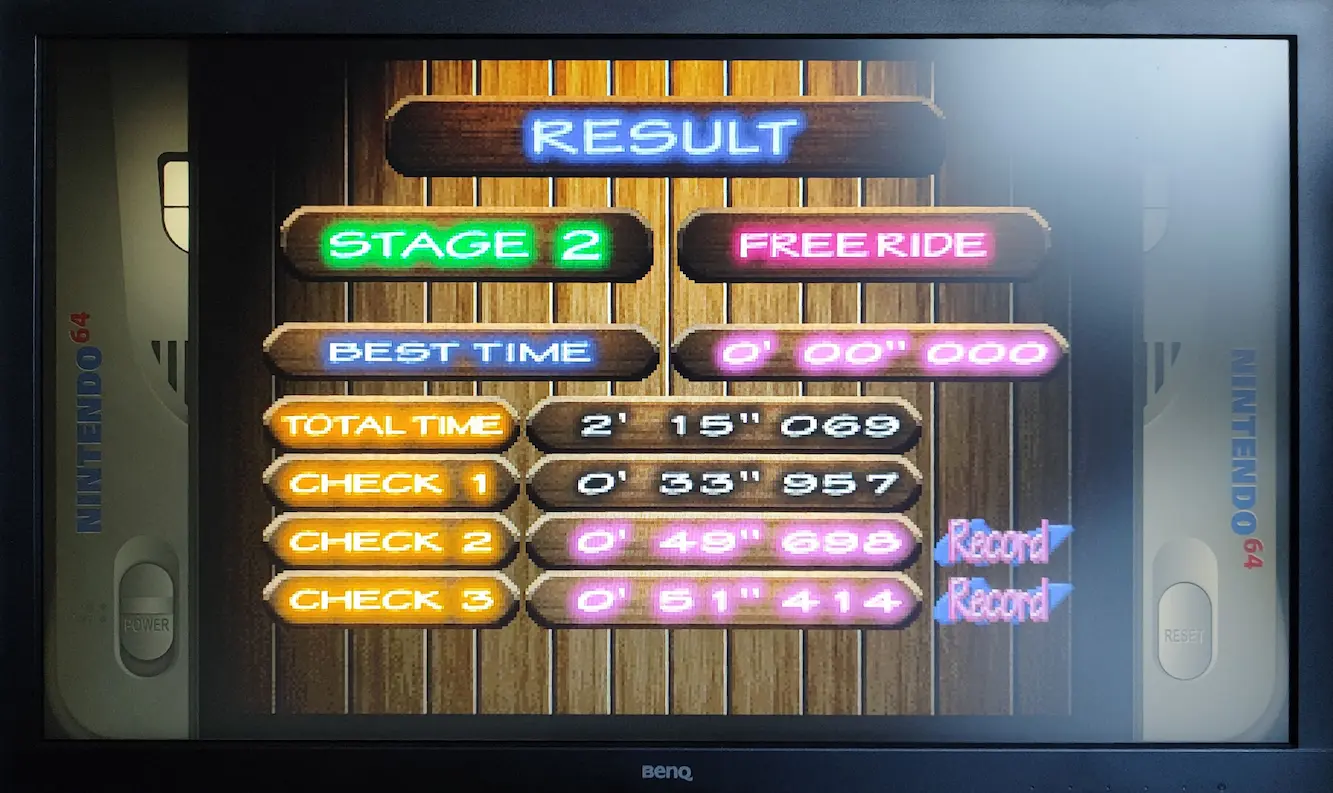Click the RESULT header banner

[666, 137]
